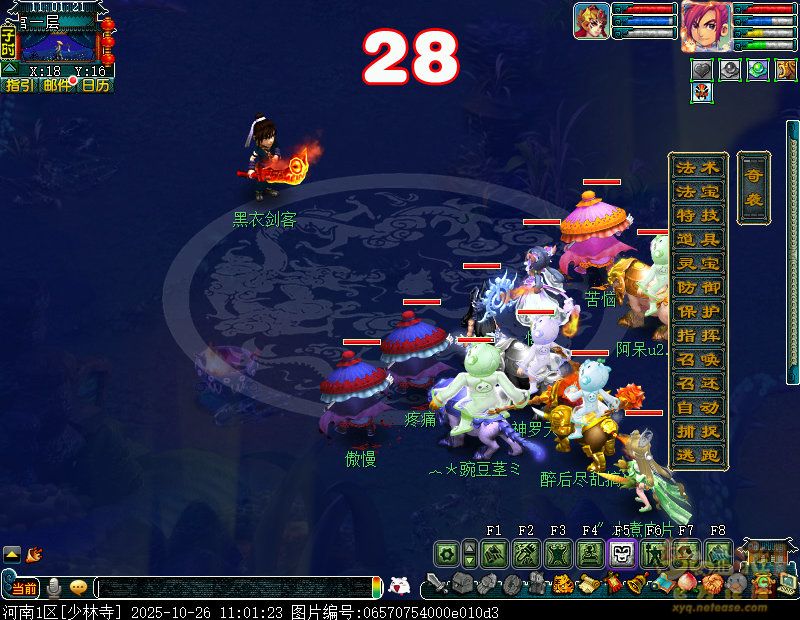Viewport: 800px width, 620px height.
Task: Choose the 防御 defend command
Action: coord(697,287)
